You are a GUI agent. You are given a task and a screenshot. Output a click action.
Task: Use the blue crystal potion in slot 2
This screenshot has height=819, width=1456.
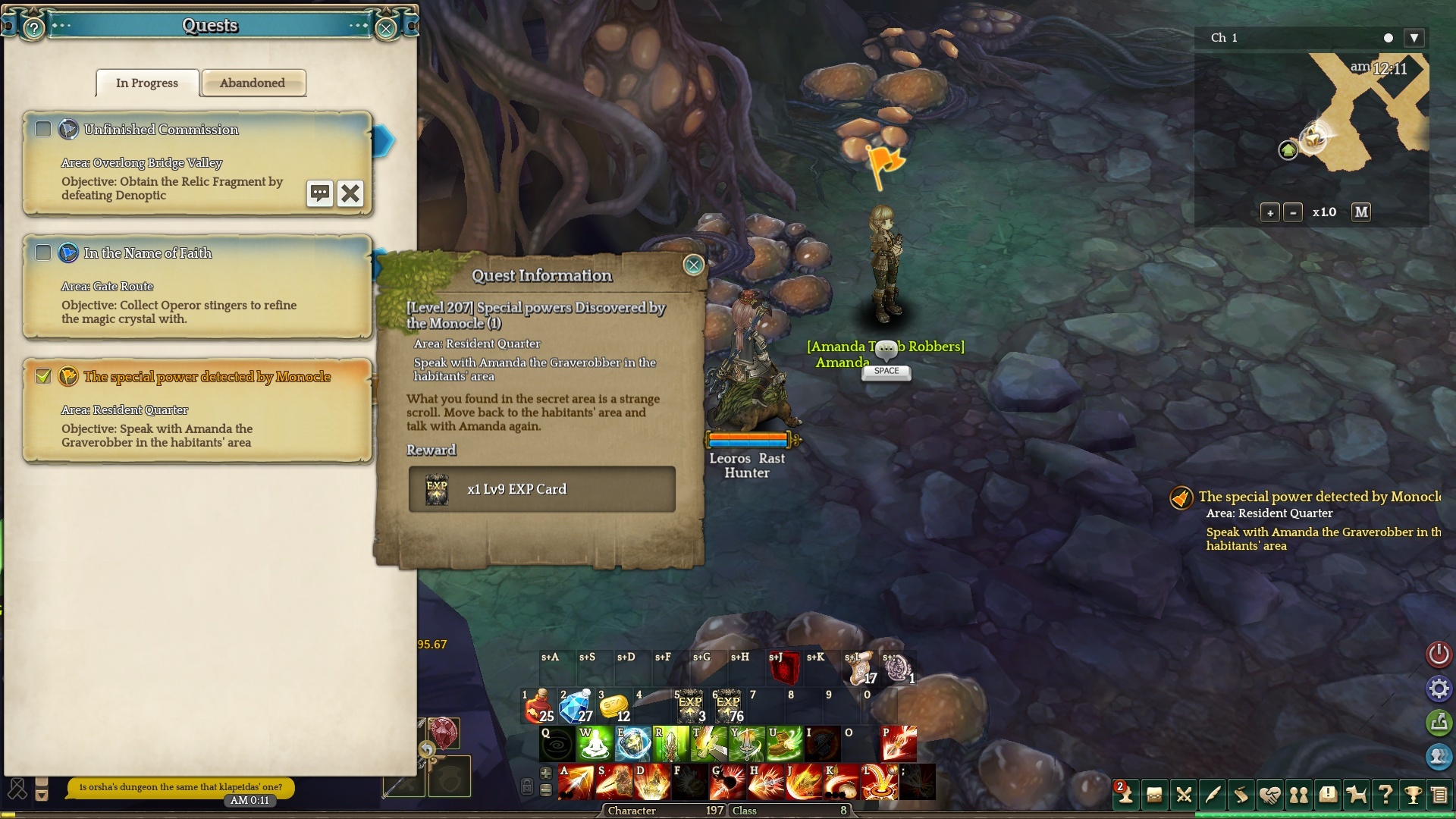coord(576,707)
